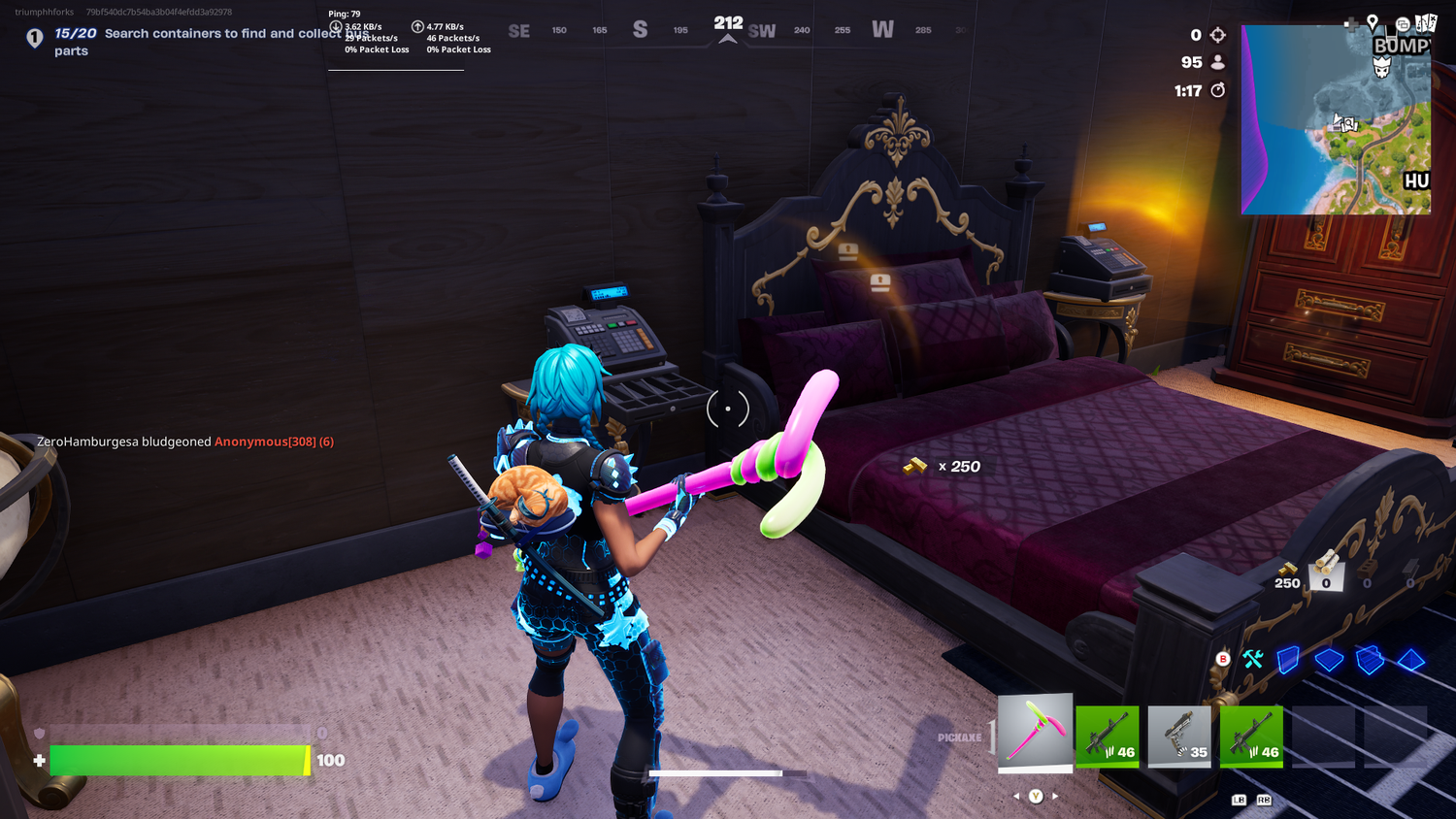
Task: Click the location pin icon near the minimap
Action: pos(1373,22)
